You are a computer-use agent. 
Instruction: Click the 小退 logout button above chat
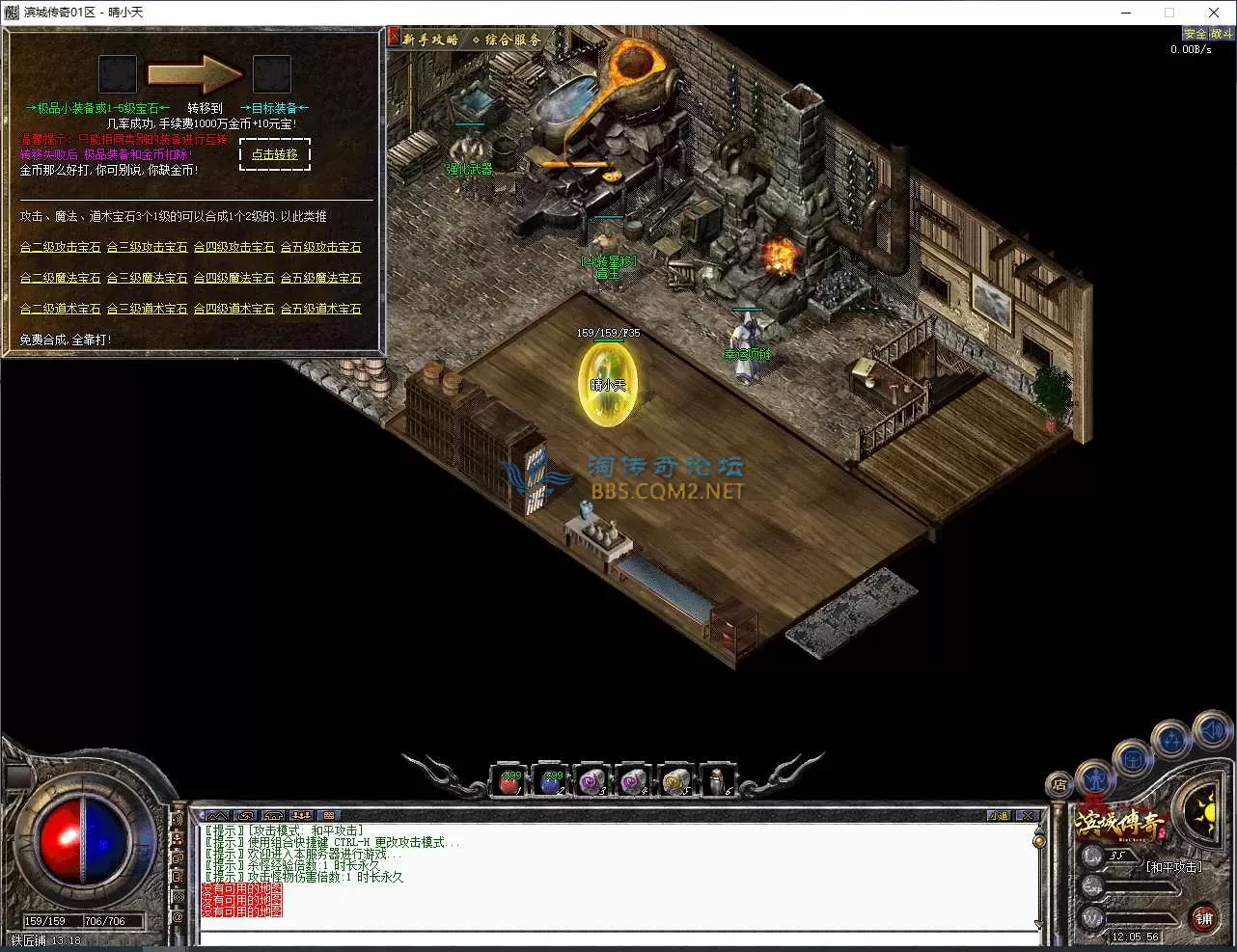pos(999,816)
